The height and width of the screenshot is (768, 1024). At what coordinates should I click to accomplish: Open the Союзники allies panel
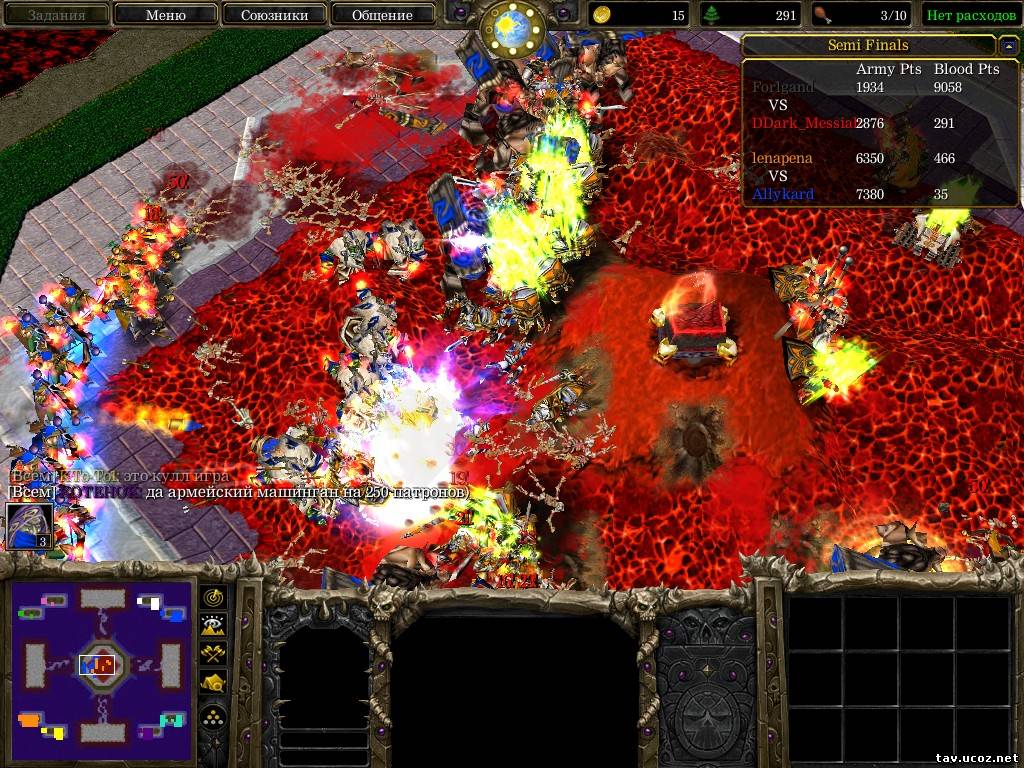[273, 15]
